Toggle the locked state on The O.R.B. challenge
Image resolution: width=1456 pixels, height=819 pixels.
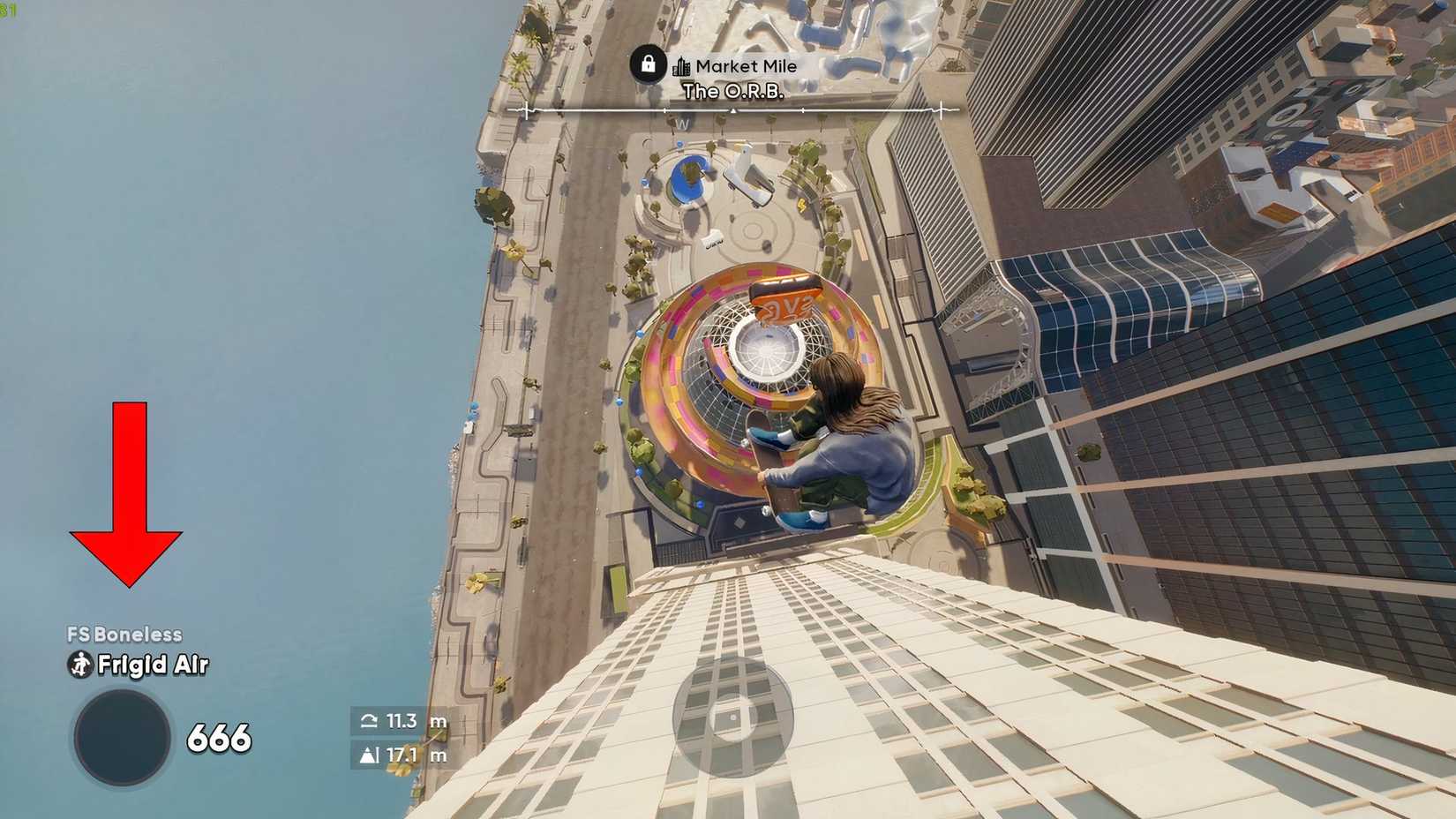[x=647, y=65]
